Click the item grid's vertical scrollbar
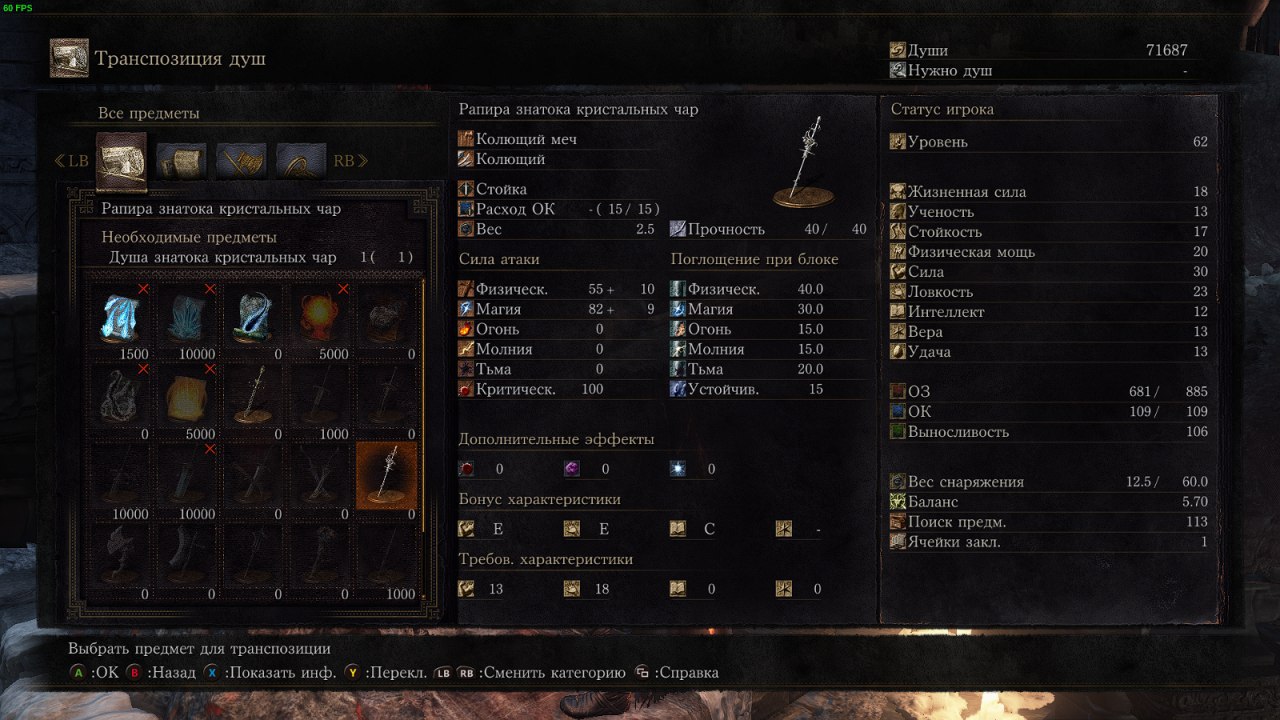Screen dimensions: 1280x720 pyautogui.click(x=424, y=400)
